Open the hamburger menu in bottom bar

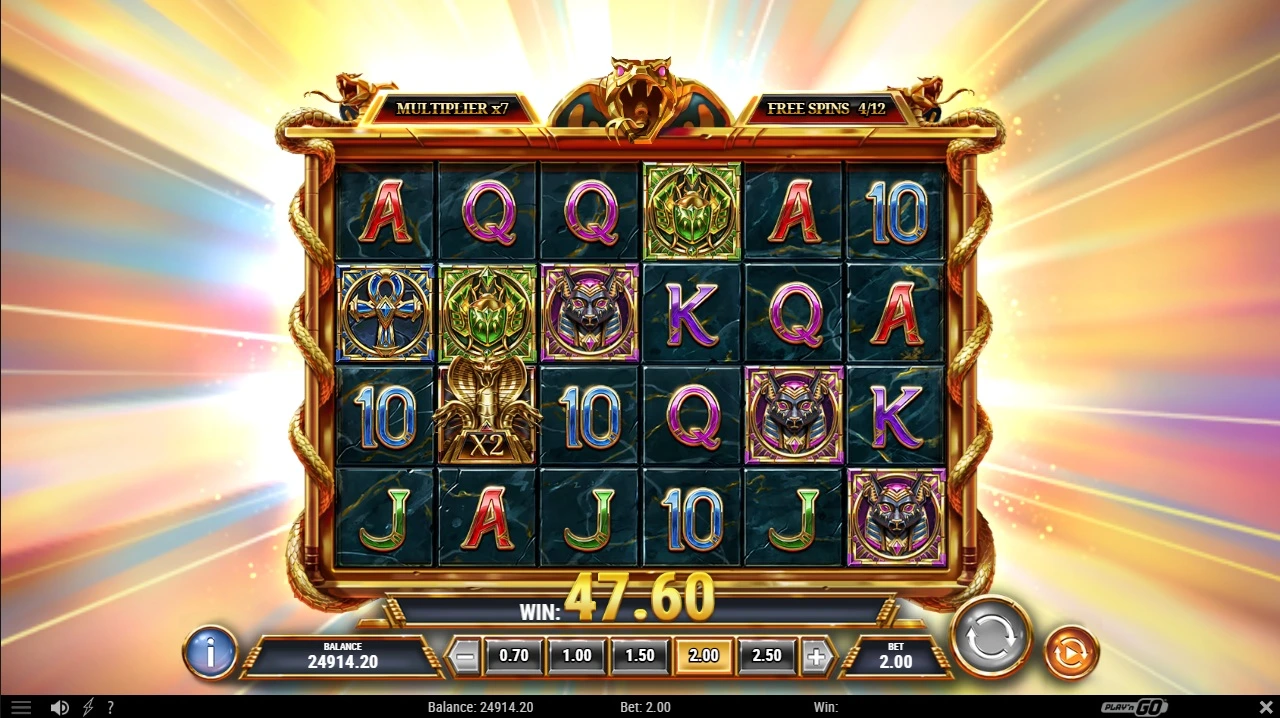[x=21, y=707]
